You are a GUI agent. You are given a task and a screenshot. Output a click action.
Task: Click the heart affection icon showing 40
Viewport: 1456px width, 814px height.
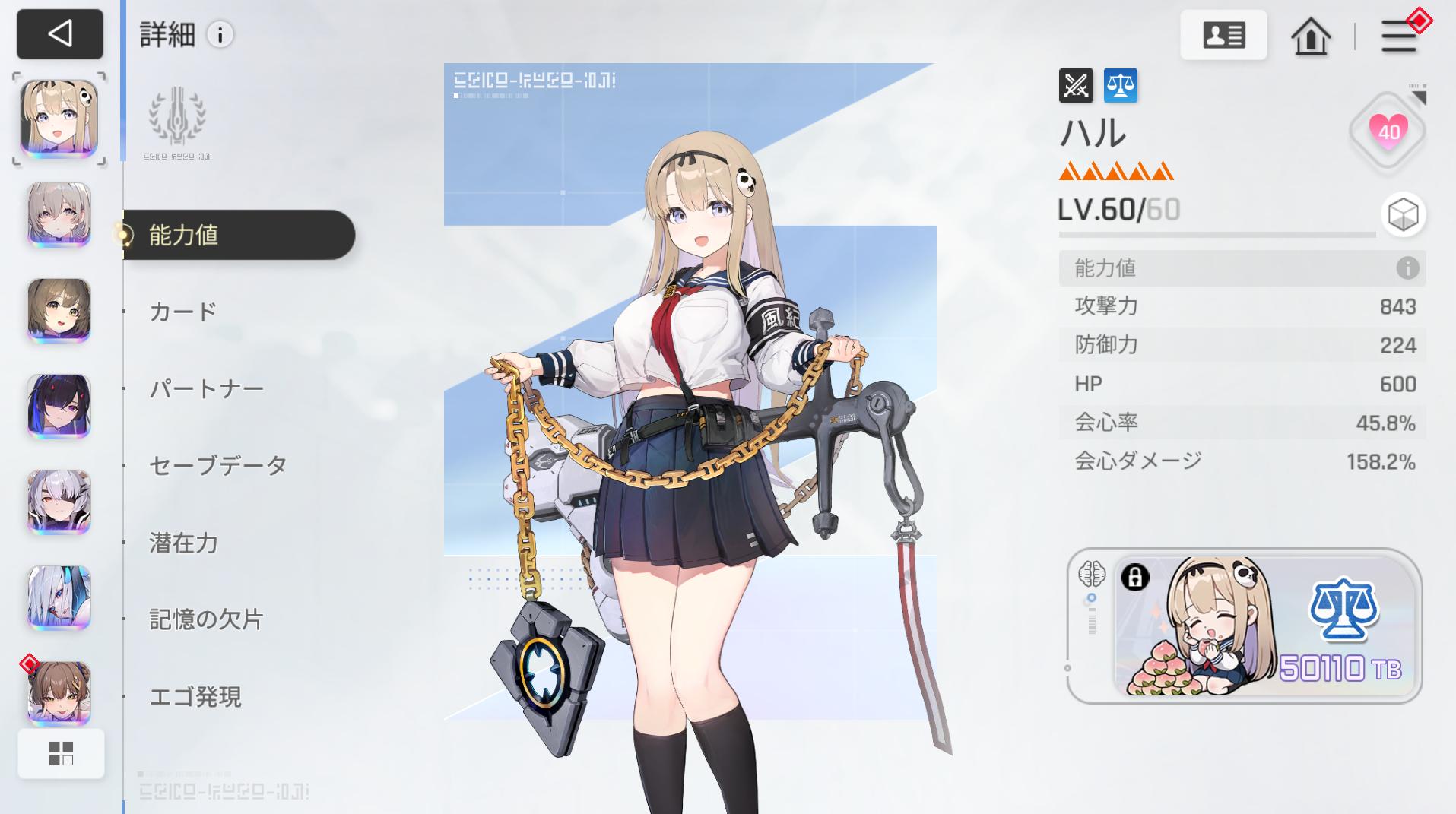coord(1387,131)
